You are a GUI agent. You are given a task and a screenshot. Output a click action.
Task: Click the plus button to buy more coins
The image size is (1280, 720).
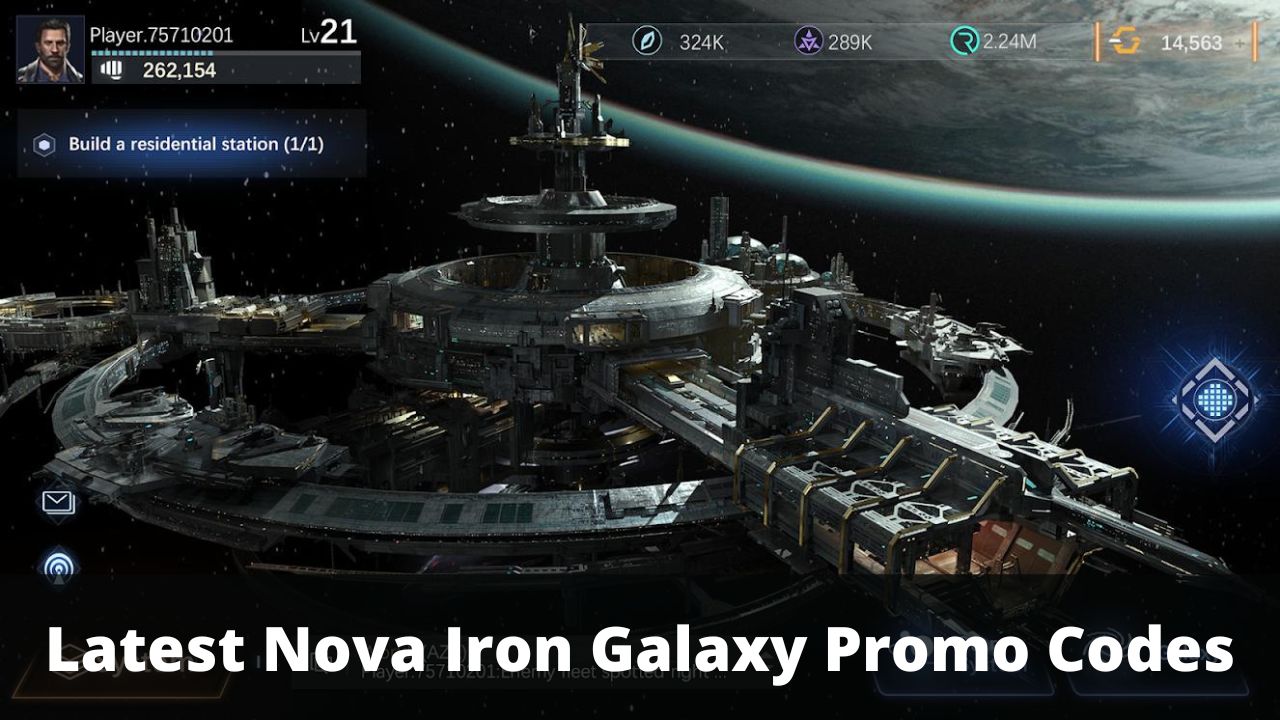1240,43
